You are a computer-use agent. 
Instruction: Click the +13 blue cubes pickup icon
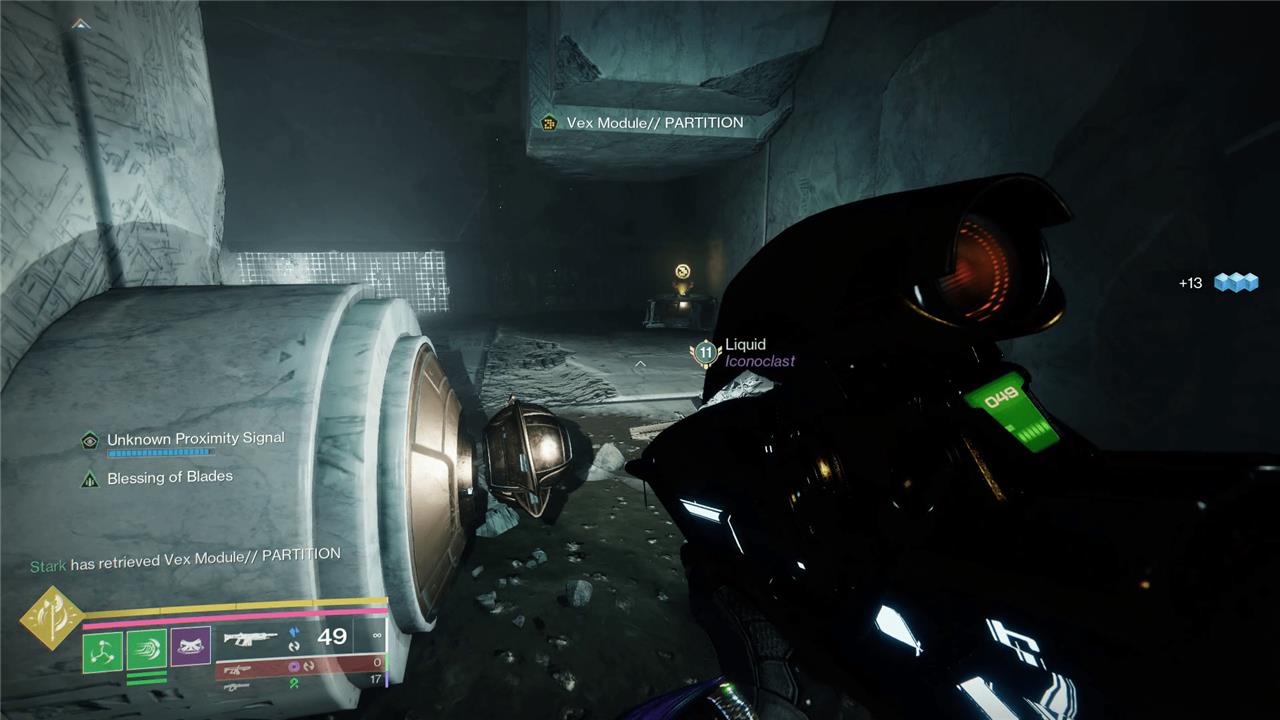click(1235, 283)
